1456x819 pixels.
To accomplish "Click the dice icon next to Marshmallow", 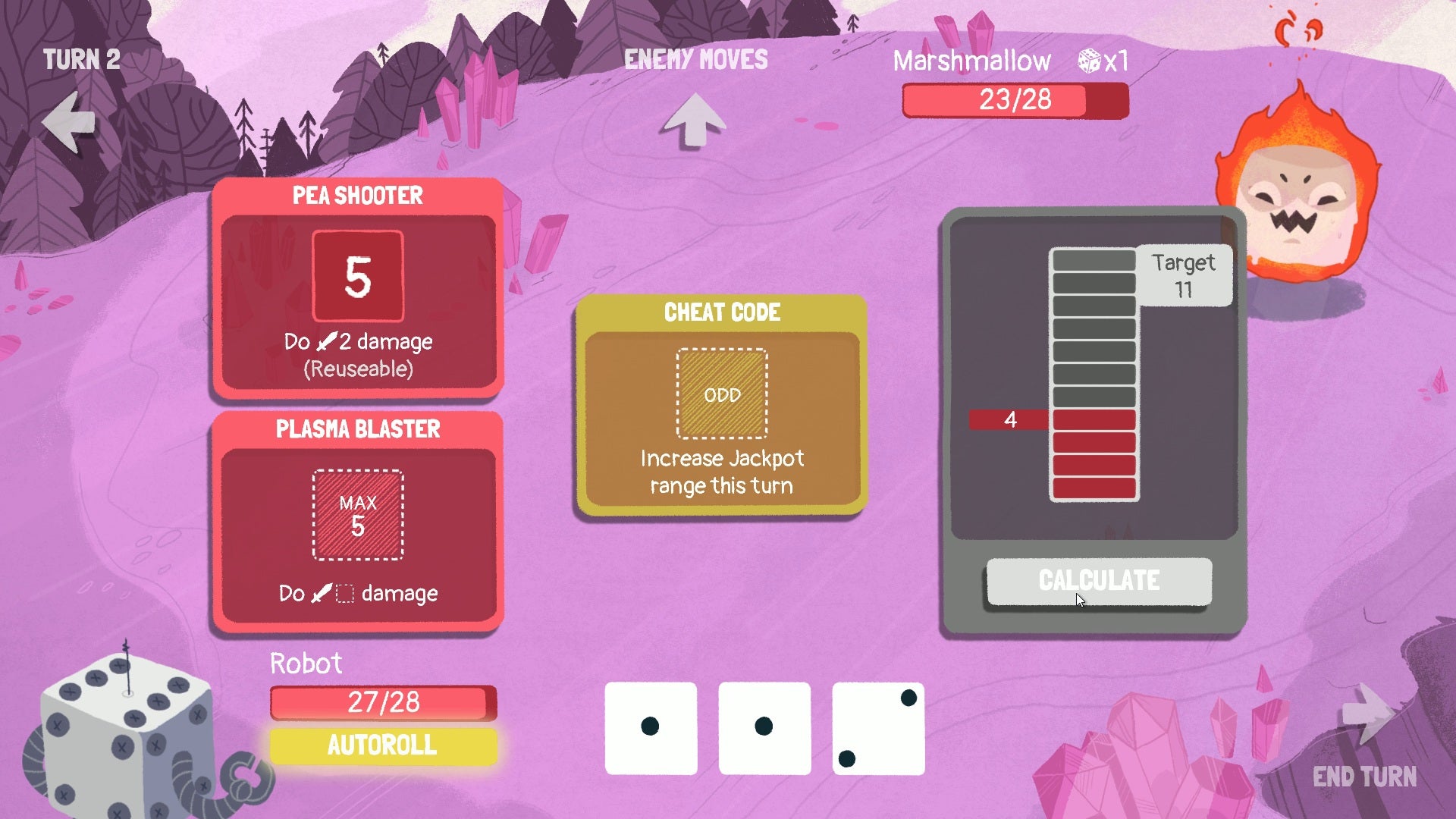I will (1090, 60).
